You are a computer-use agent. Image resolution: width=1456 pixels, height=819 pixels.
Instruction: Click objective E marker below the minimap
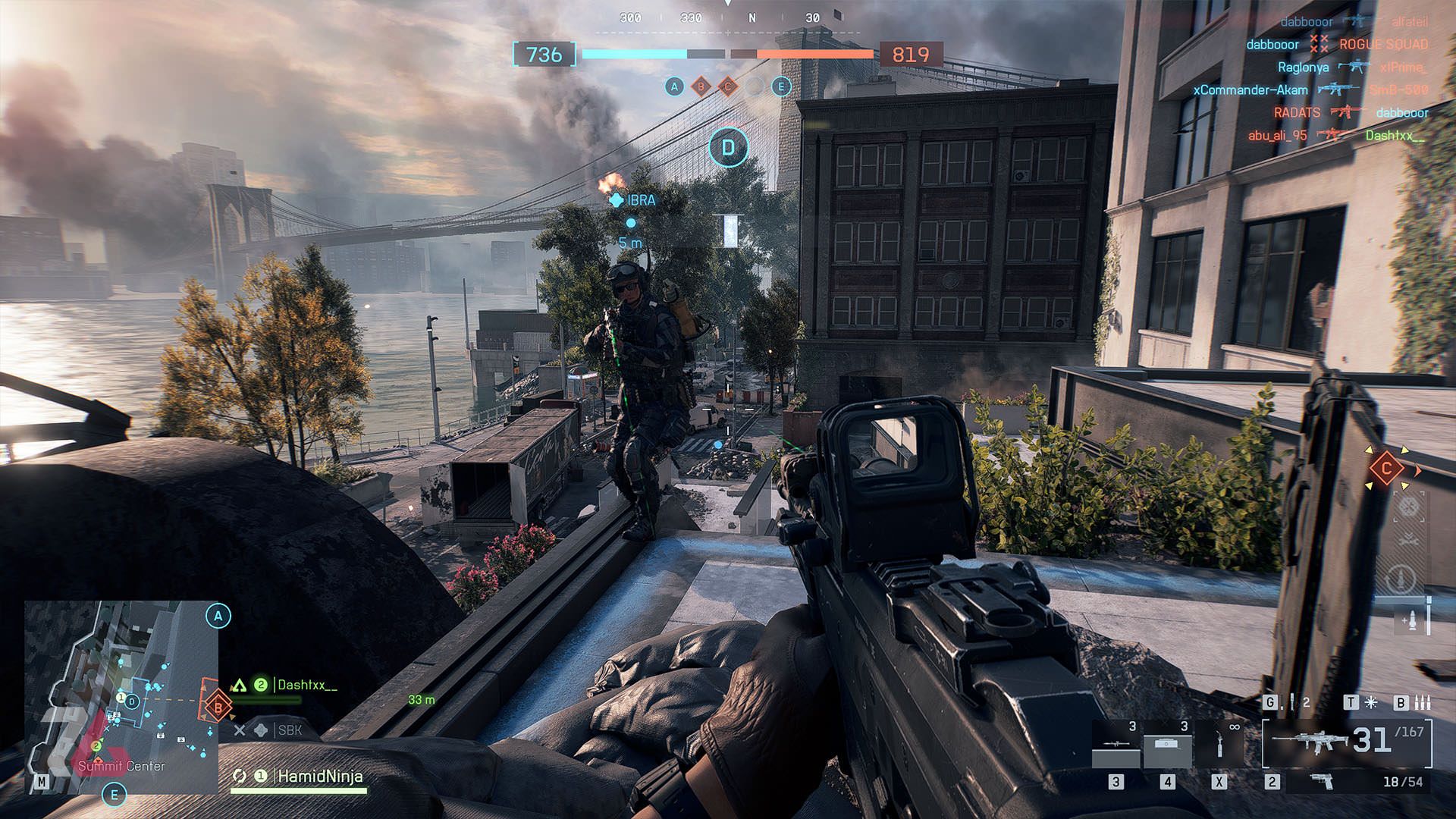click(115, 795)
